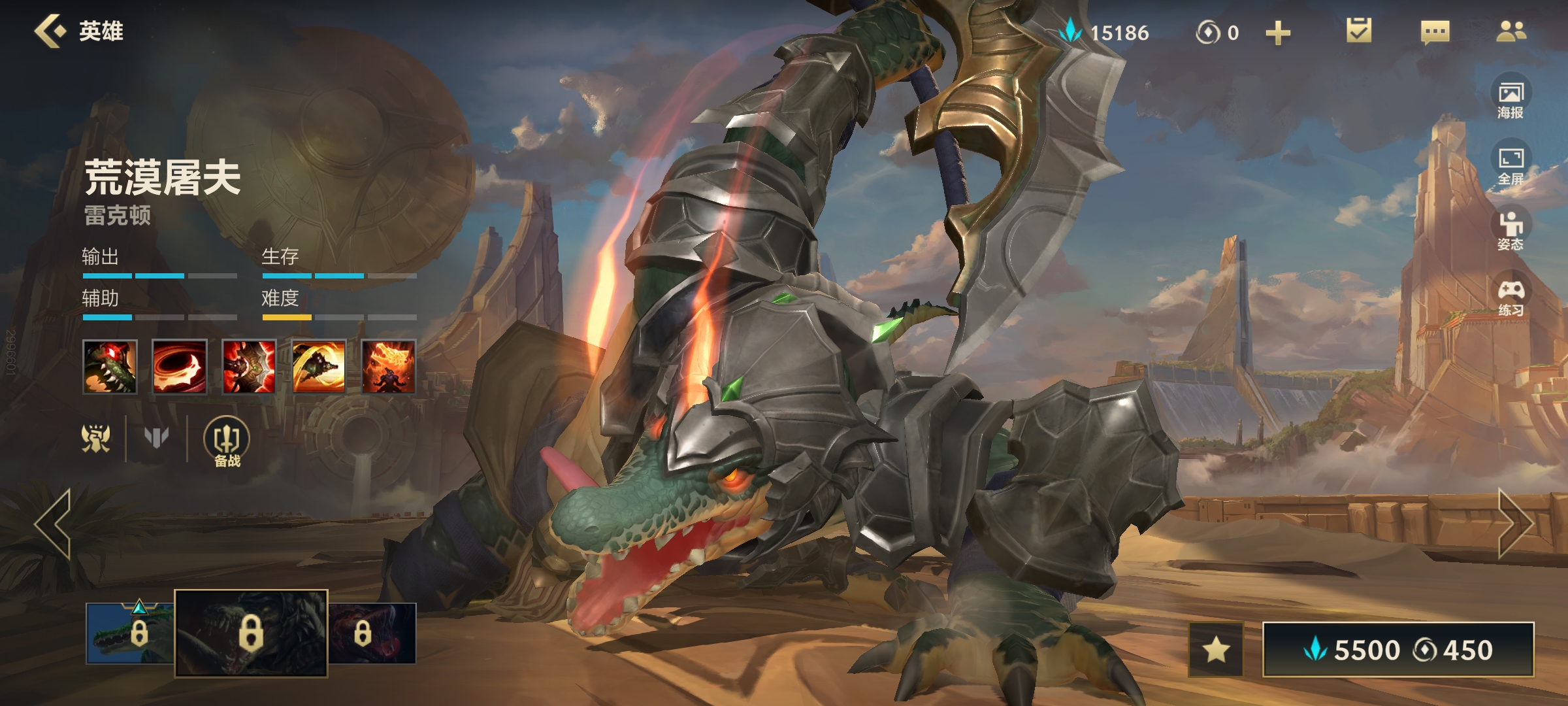The width and height of the screenshot is (1568, 706).
Task: Buy the champion for 5500 or 450
Action: (1398, 650)
